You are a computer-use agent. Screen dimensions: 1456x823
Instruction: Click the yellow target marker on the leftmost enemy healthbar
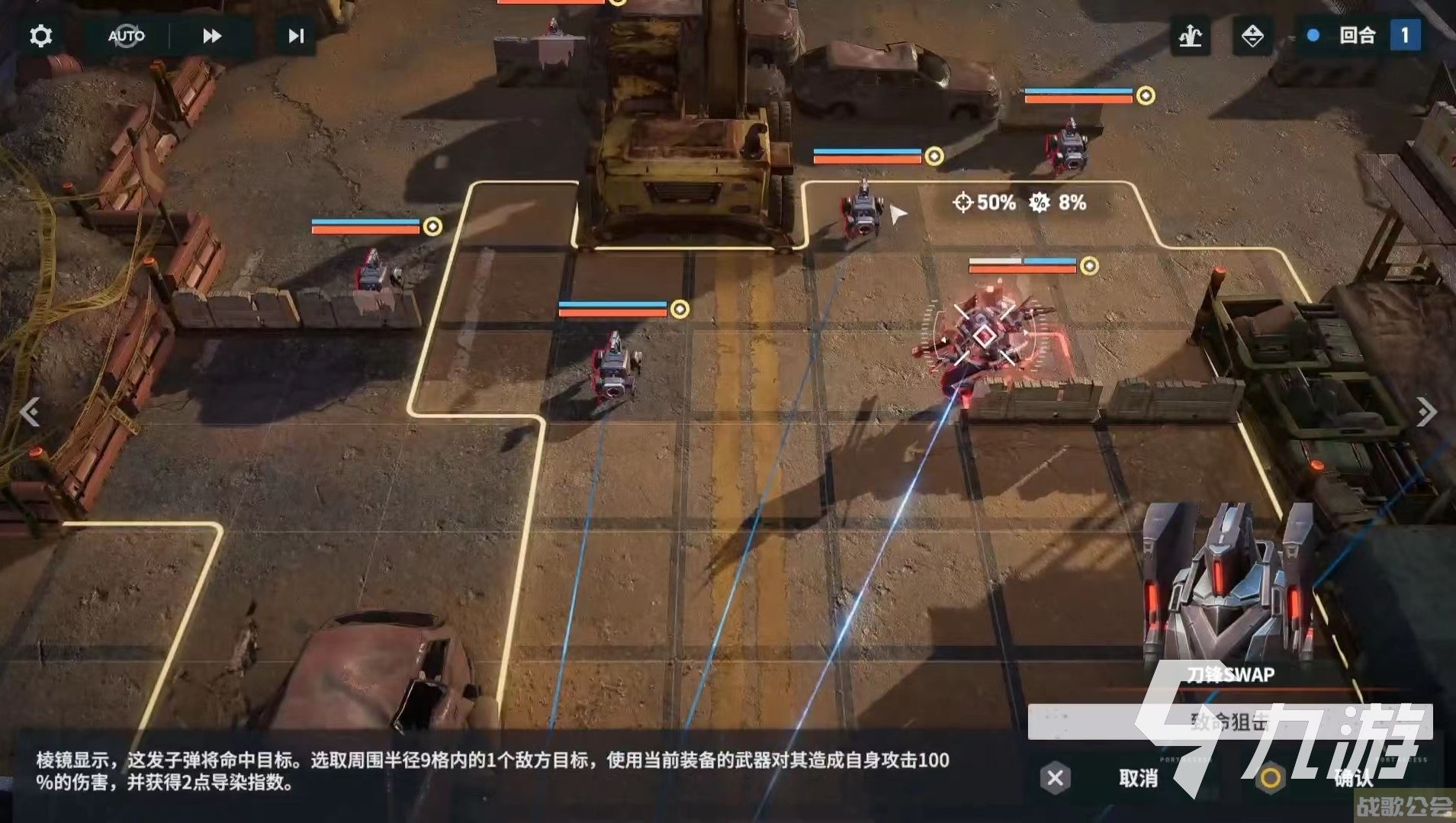point(432,226)
